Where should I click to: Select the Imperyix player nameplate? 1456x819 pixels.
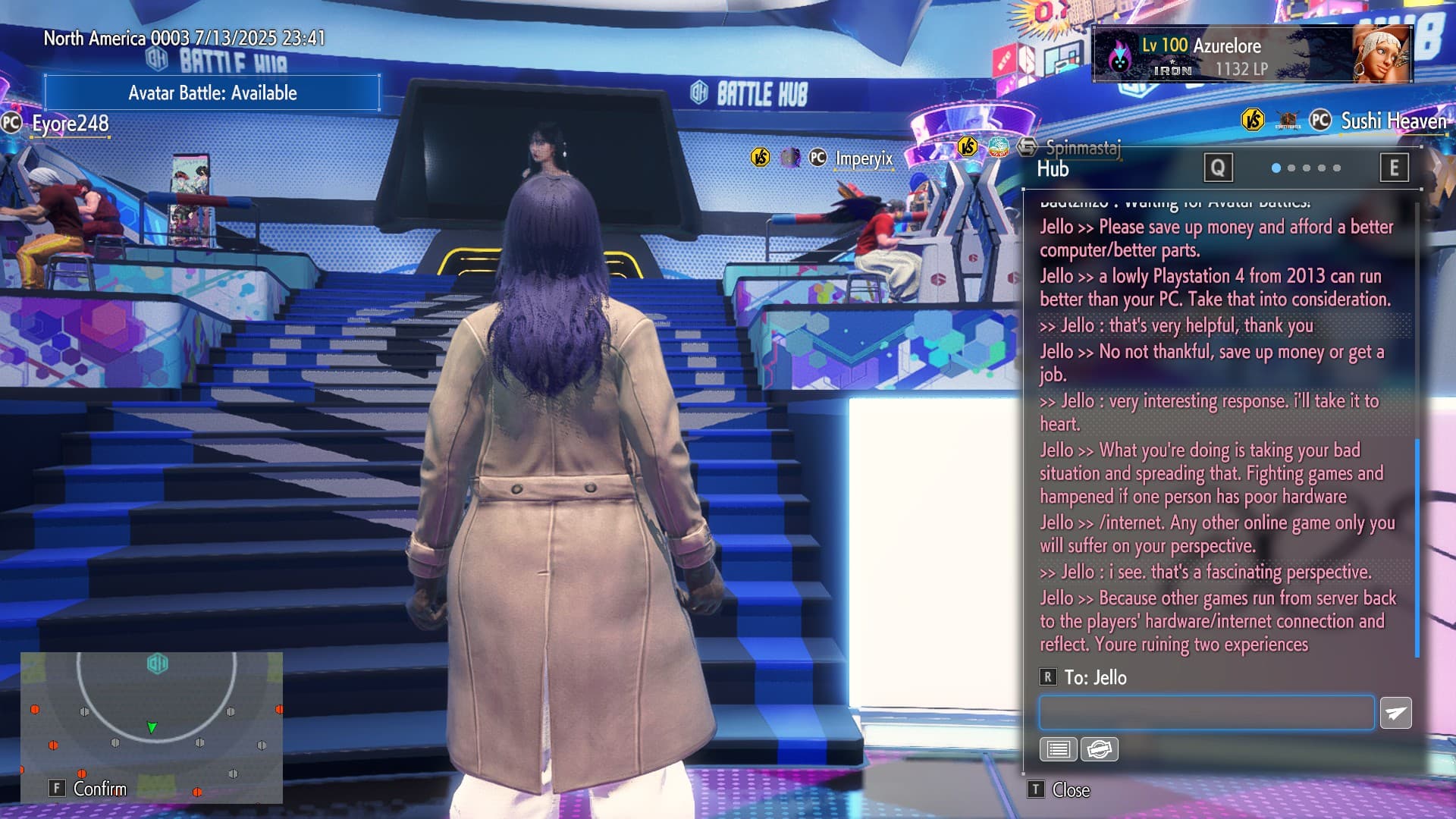pyautogui.click(x=864, y=158)
